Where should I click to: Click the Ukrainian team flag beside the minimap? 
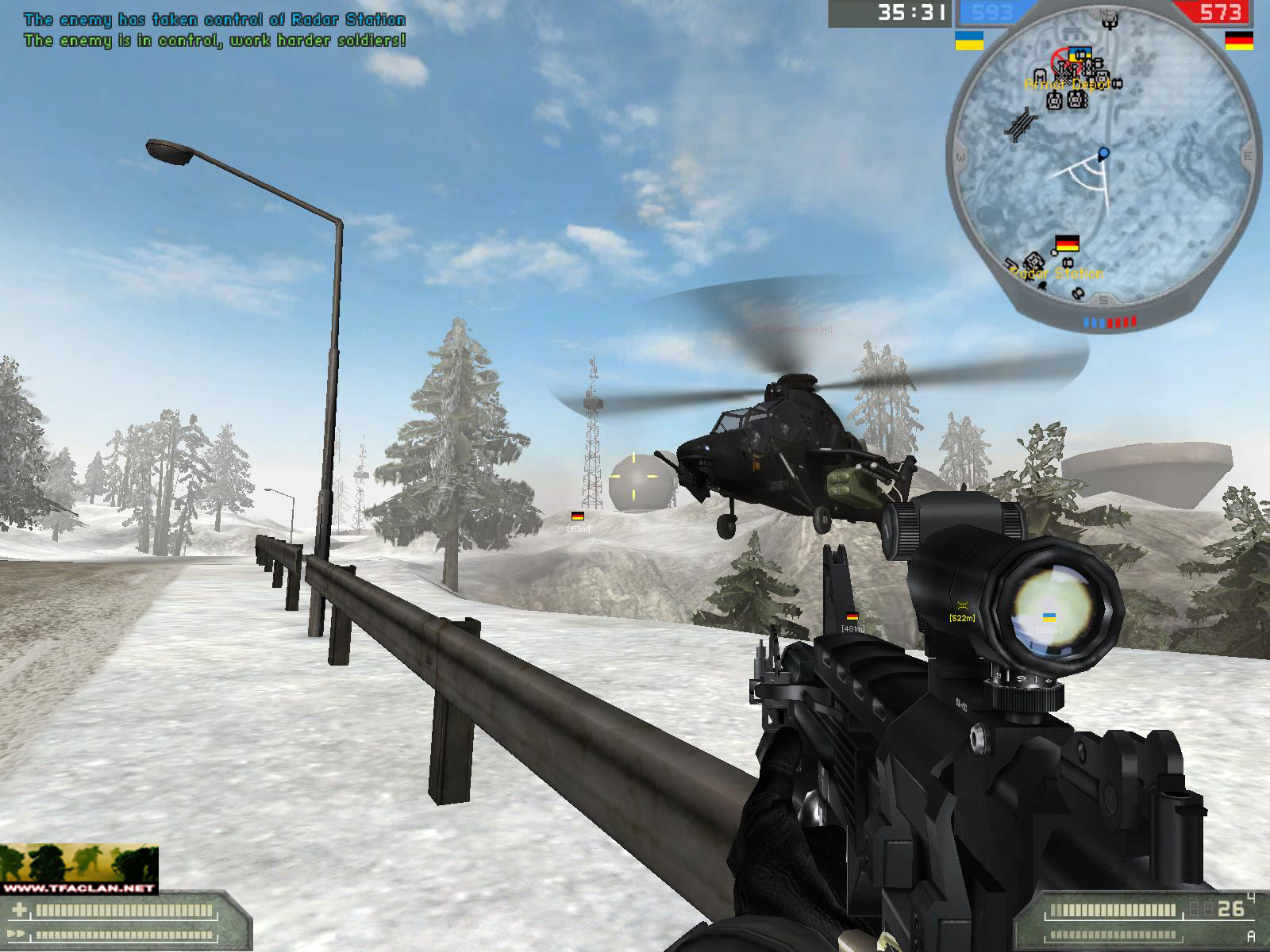click(x=968, y=40)
